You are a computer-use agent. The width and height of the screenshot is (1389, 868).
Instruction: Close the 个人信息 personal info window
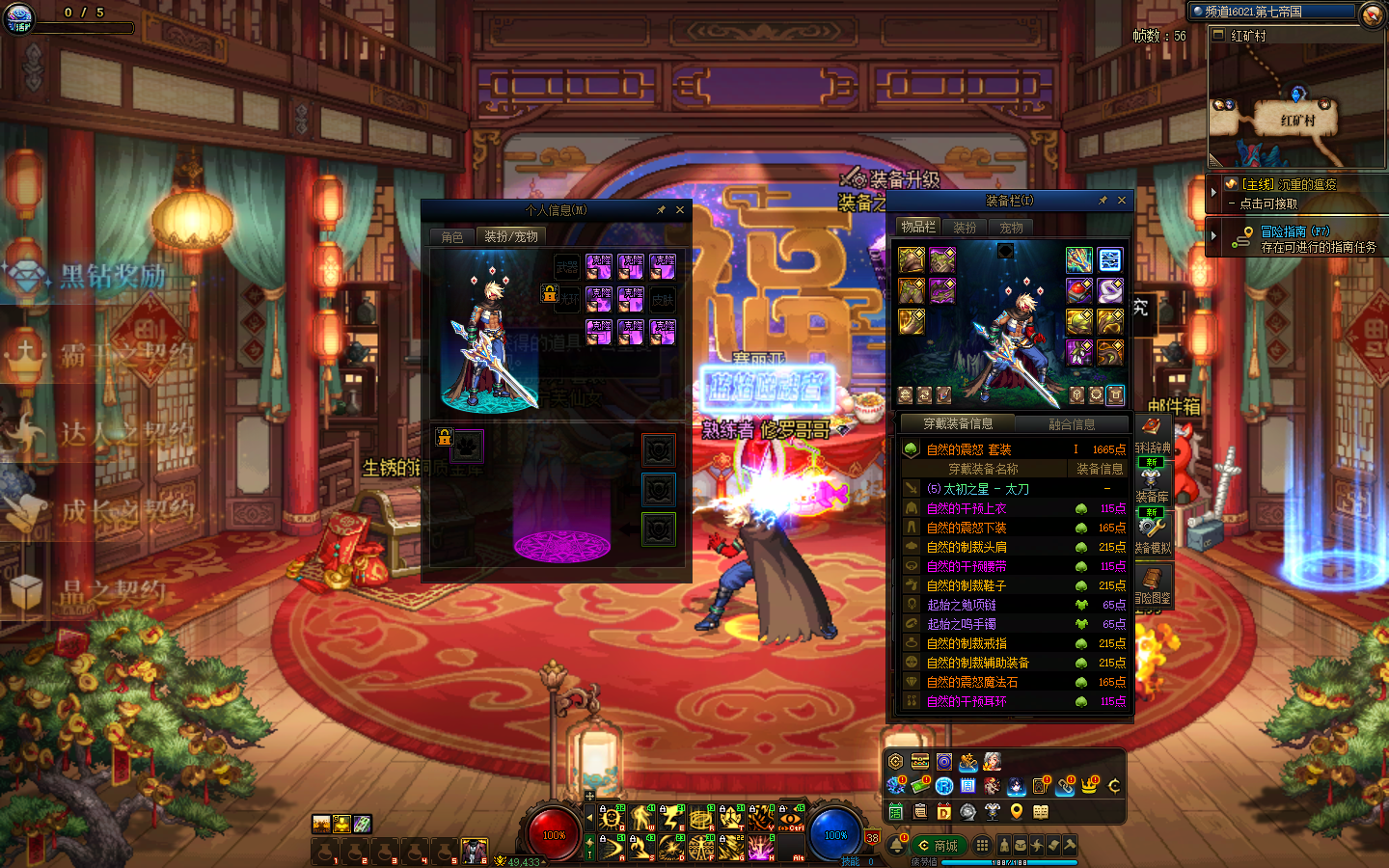(680, 210)
